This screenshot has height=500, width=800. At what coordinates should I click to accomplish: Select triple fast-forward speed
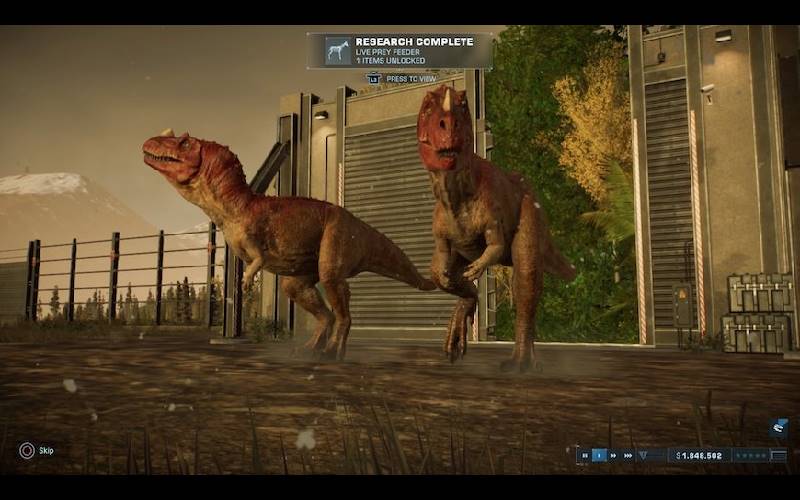[629, 455]
